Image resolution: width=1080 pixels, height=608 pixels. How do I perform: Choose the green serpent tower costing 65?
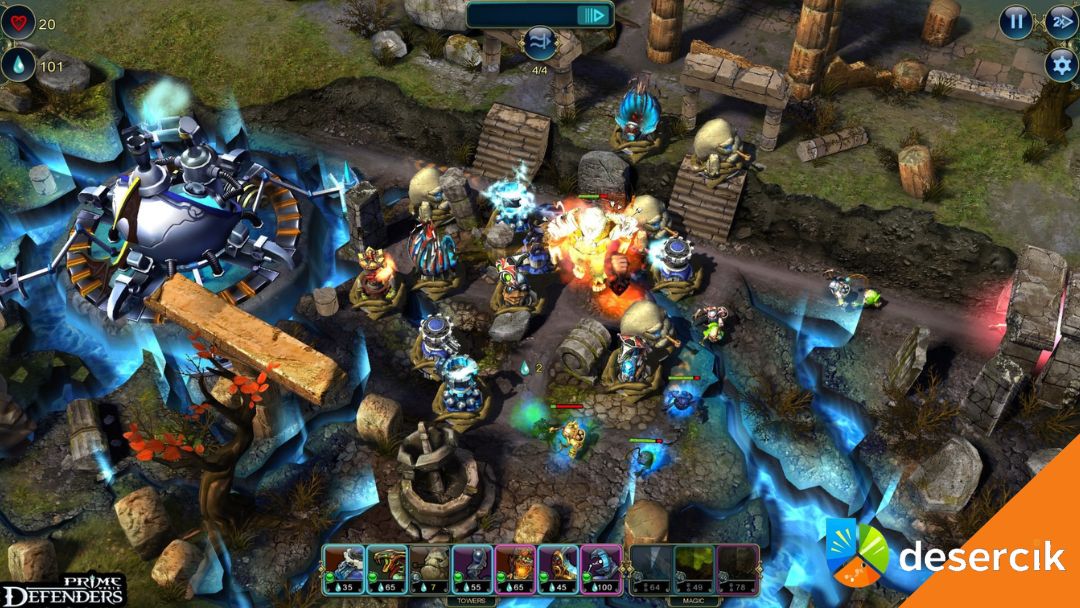386,568
